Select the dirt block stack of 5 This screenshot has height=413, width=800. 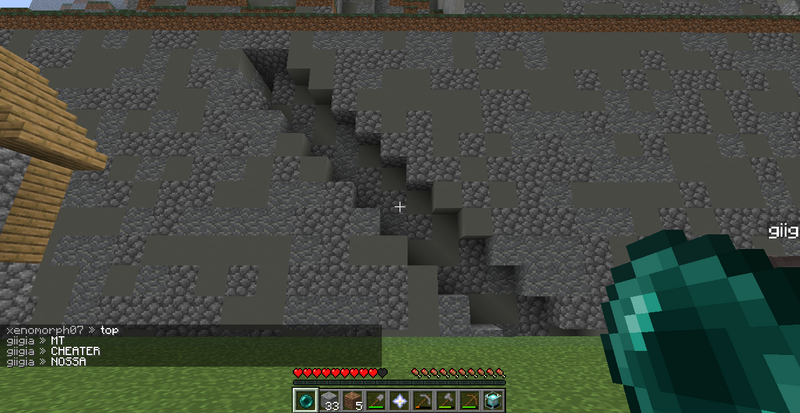[351, 400]
